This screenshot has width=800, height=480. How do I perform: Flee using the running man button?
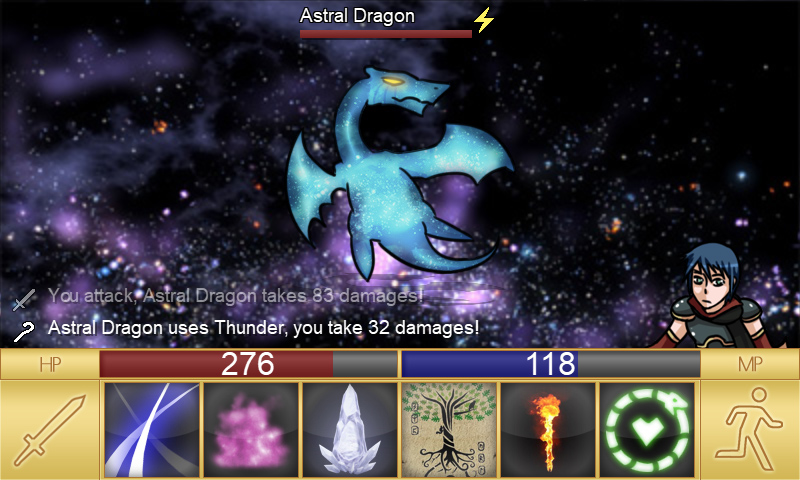tap(750, 430)
